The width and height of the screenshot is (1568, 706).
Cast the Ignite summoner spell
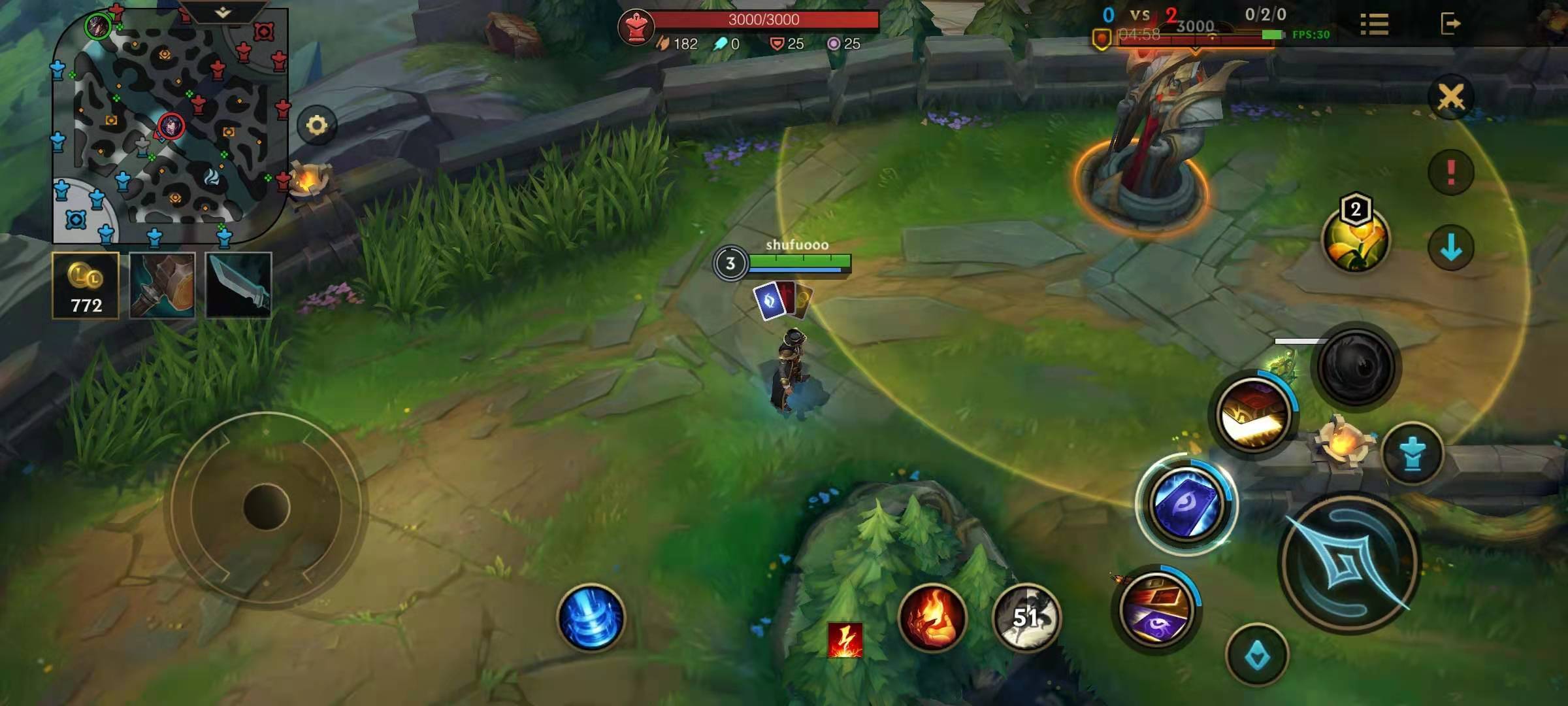(x=932, y=618)
